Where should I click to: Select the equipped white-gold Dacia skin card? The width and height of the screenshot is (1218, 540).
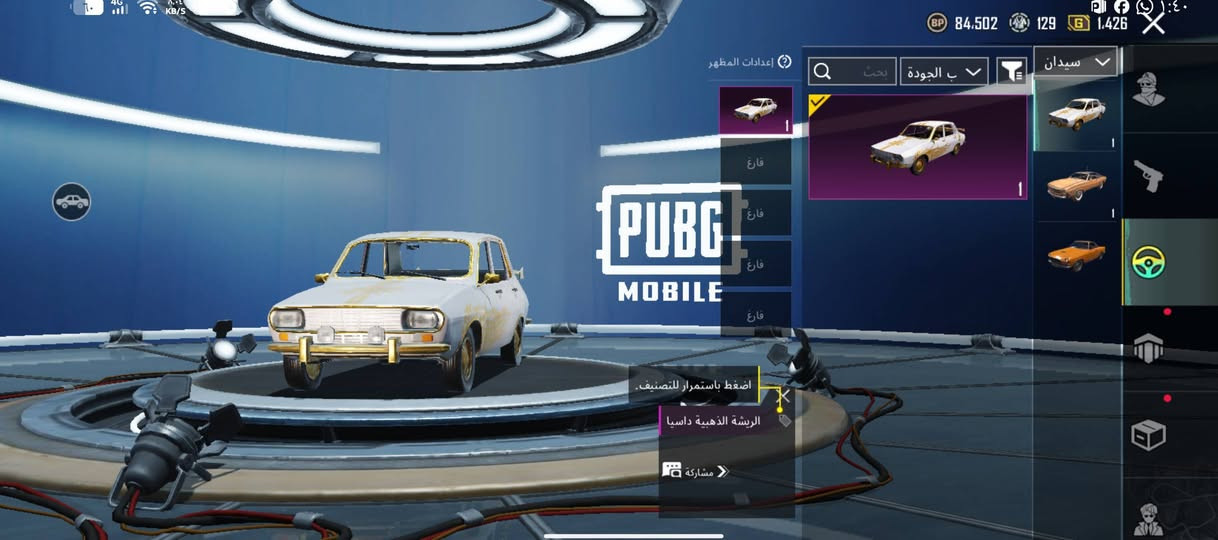(x=917, y=148)
